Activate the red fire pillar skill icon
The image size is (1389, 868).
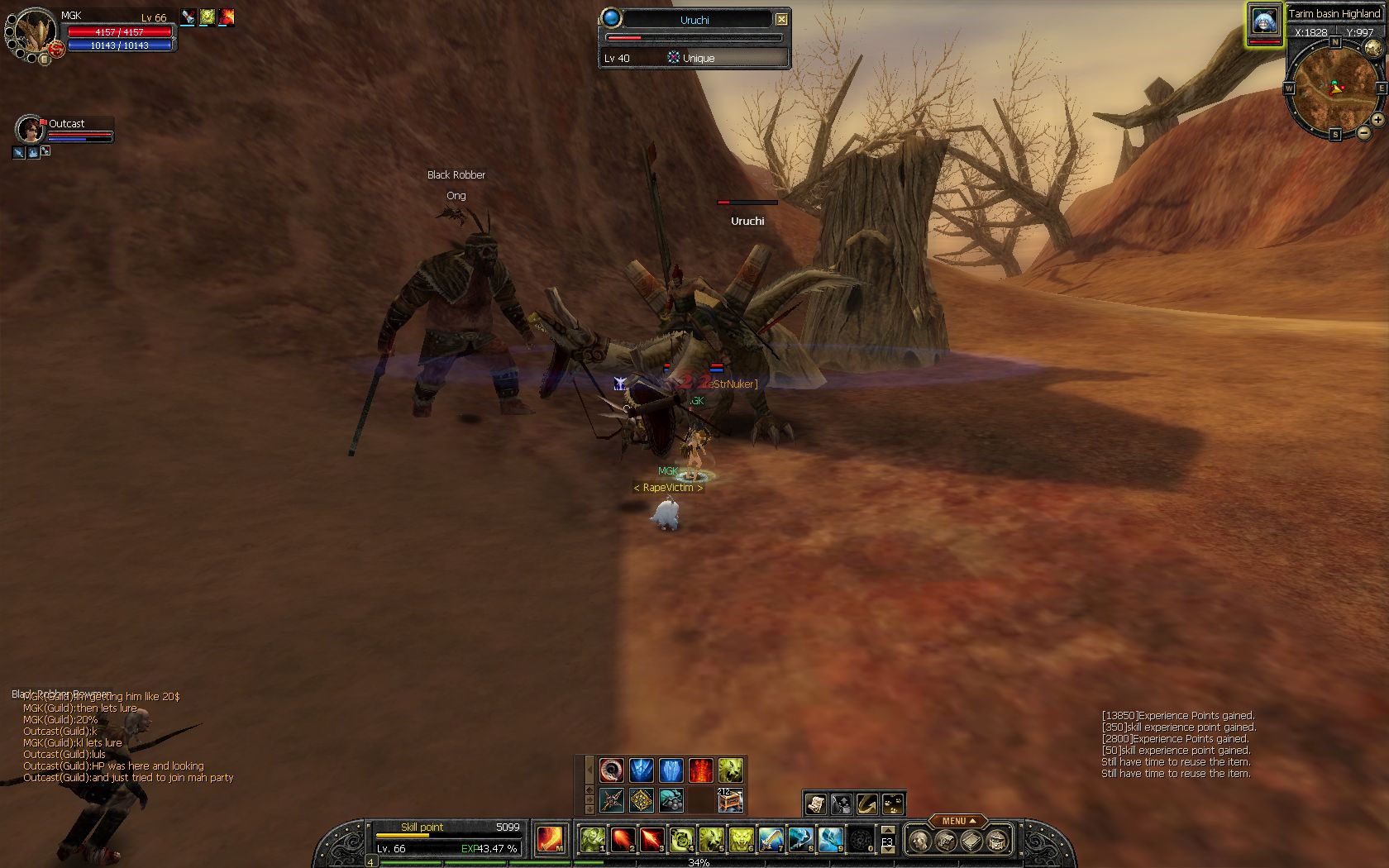coord(700,770)
